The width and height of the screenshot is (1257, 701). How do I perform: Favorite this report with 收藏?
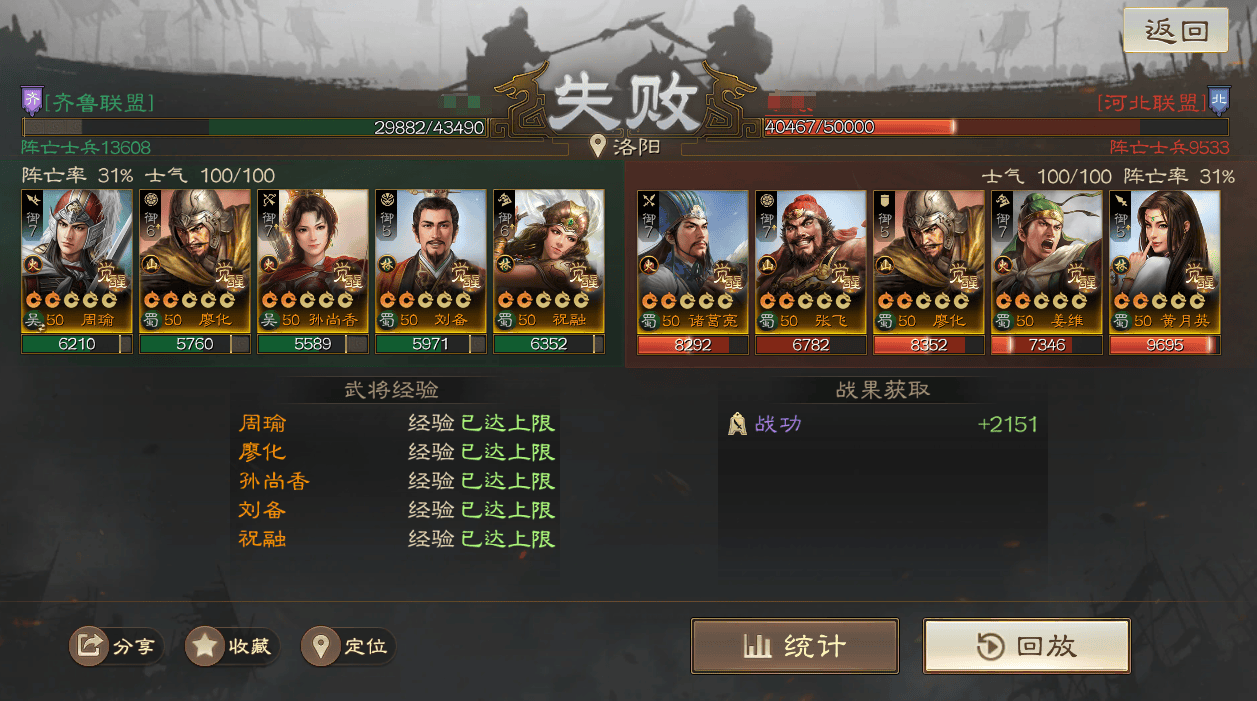click(x=232, y=646)
